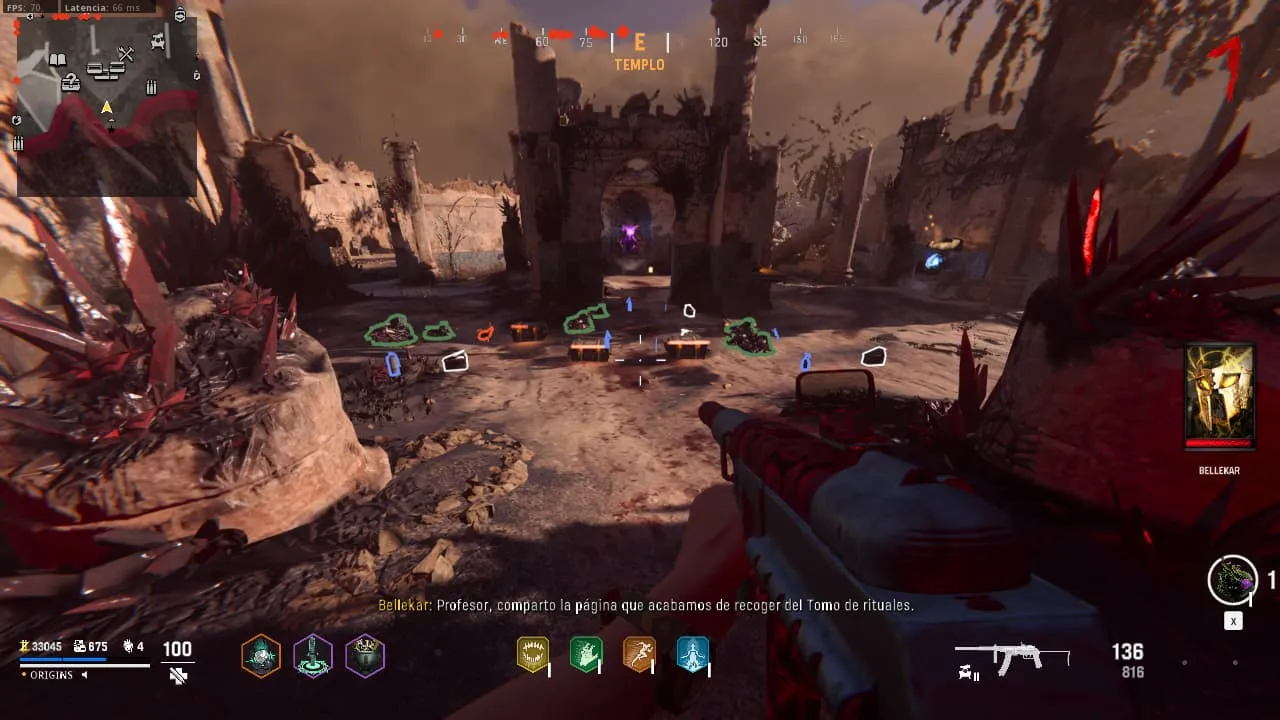1280x720 pixels.
Task: Select the open book marker on the minimap
Action: pyautogui.click(x=57, y=60)
